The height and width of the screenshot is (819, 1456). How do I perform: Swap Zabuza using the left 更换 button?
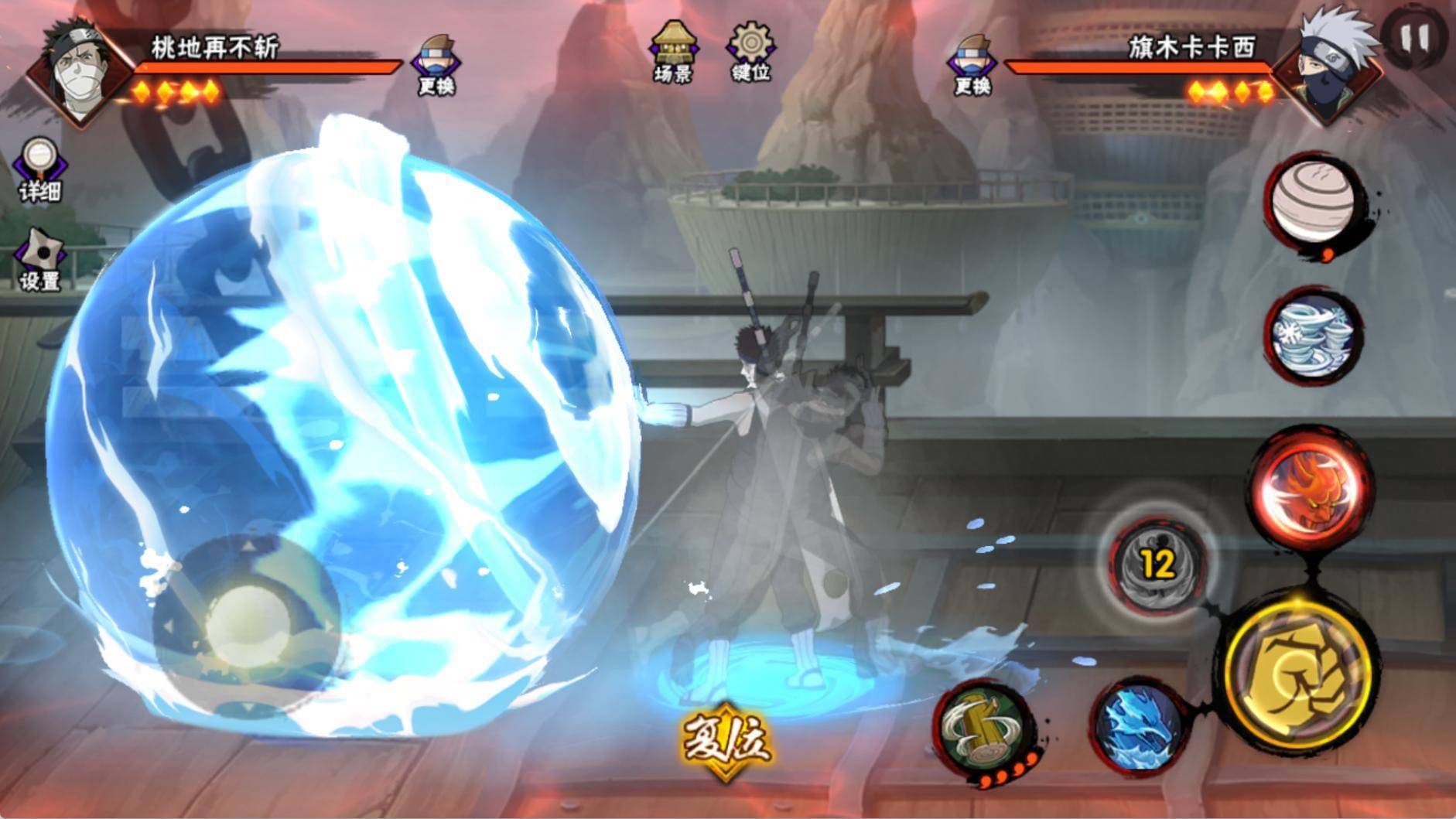[436, 64]
